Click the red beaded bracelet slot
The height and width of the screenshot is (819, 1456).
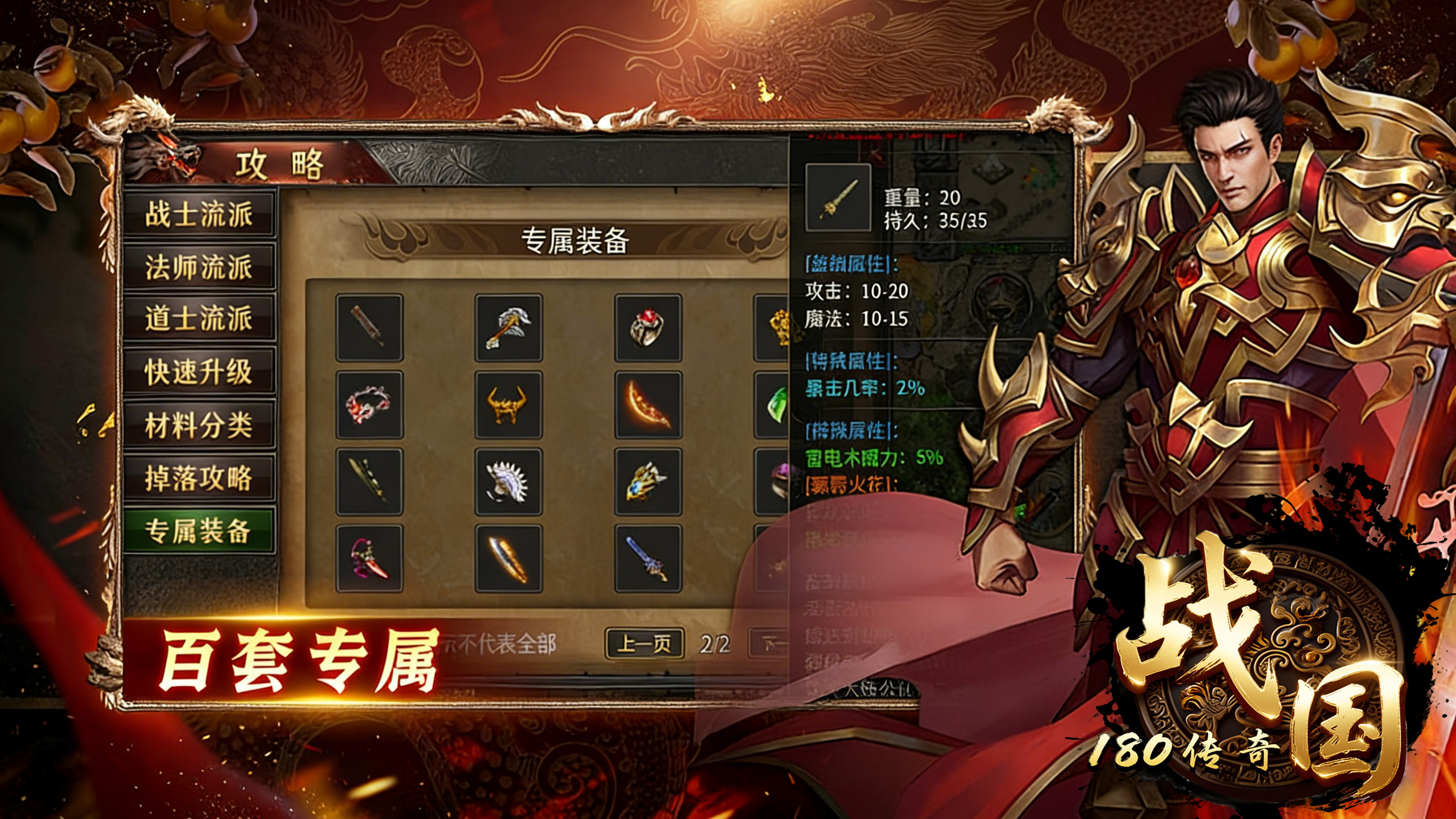coord(370,404)
